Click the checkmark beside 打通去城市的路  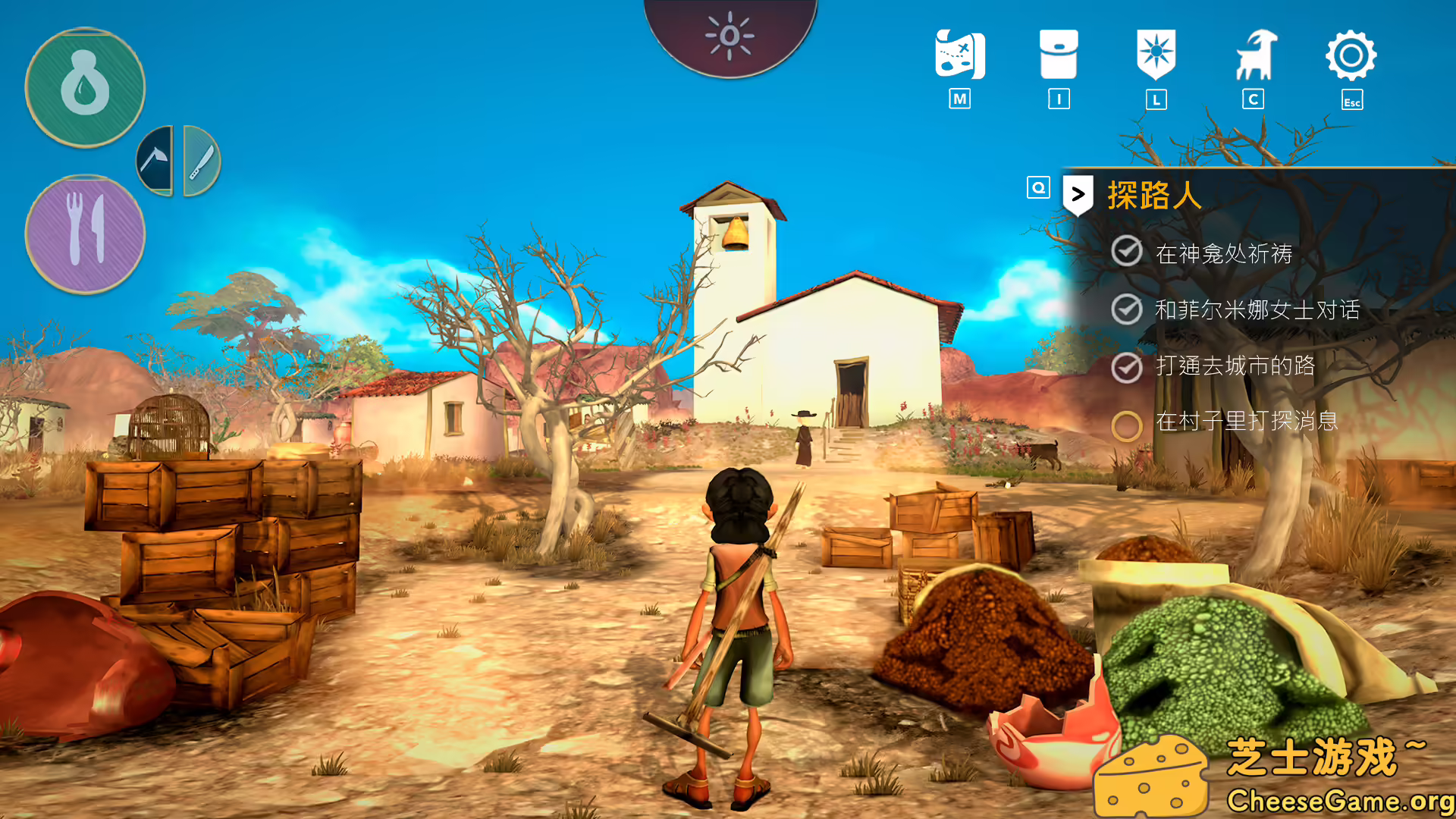point(1128,369)
